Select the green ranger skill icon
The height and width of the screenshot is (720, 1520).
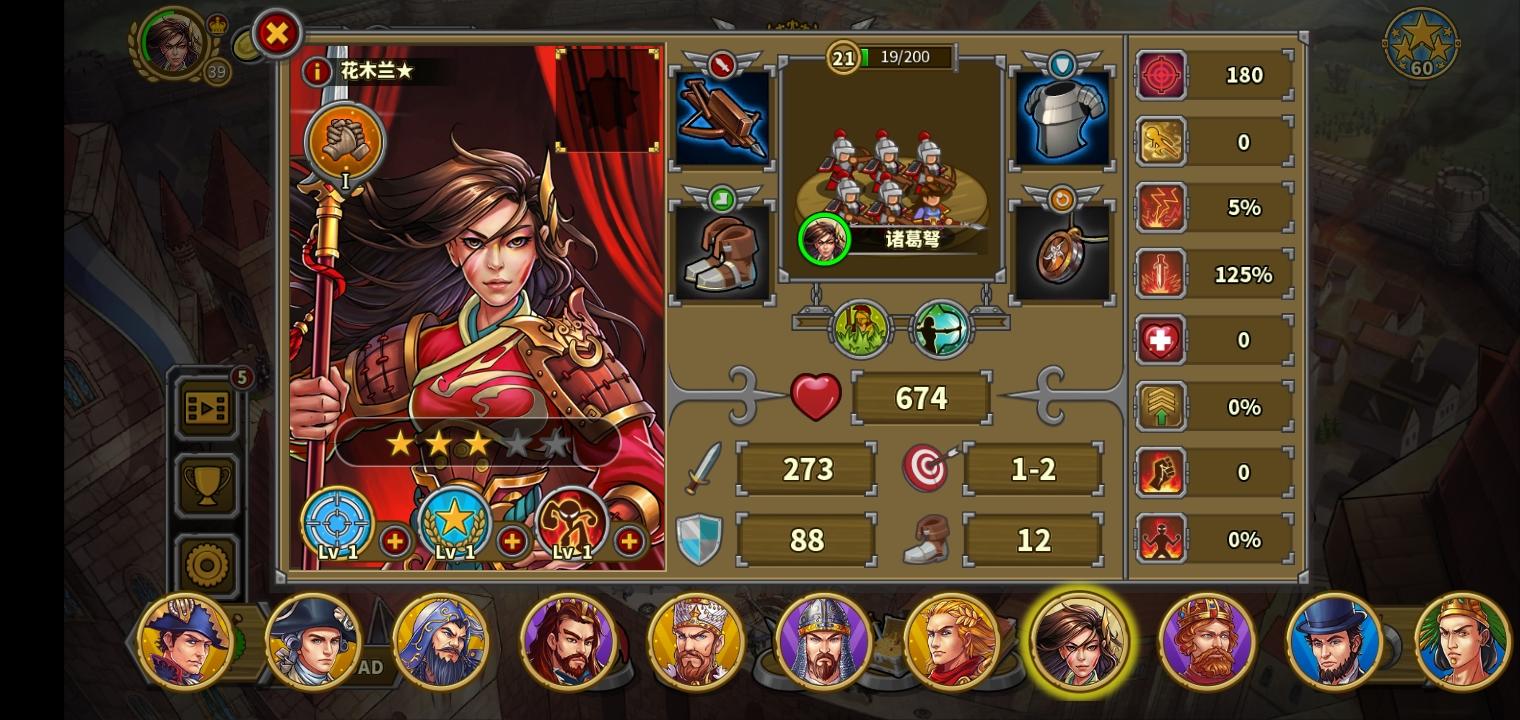click(861, 328)
